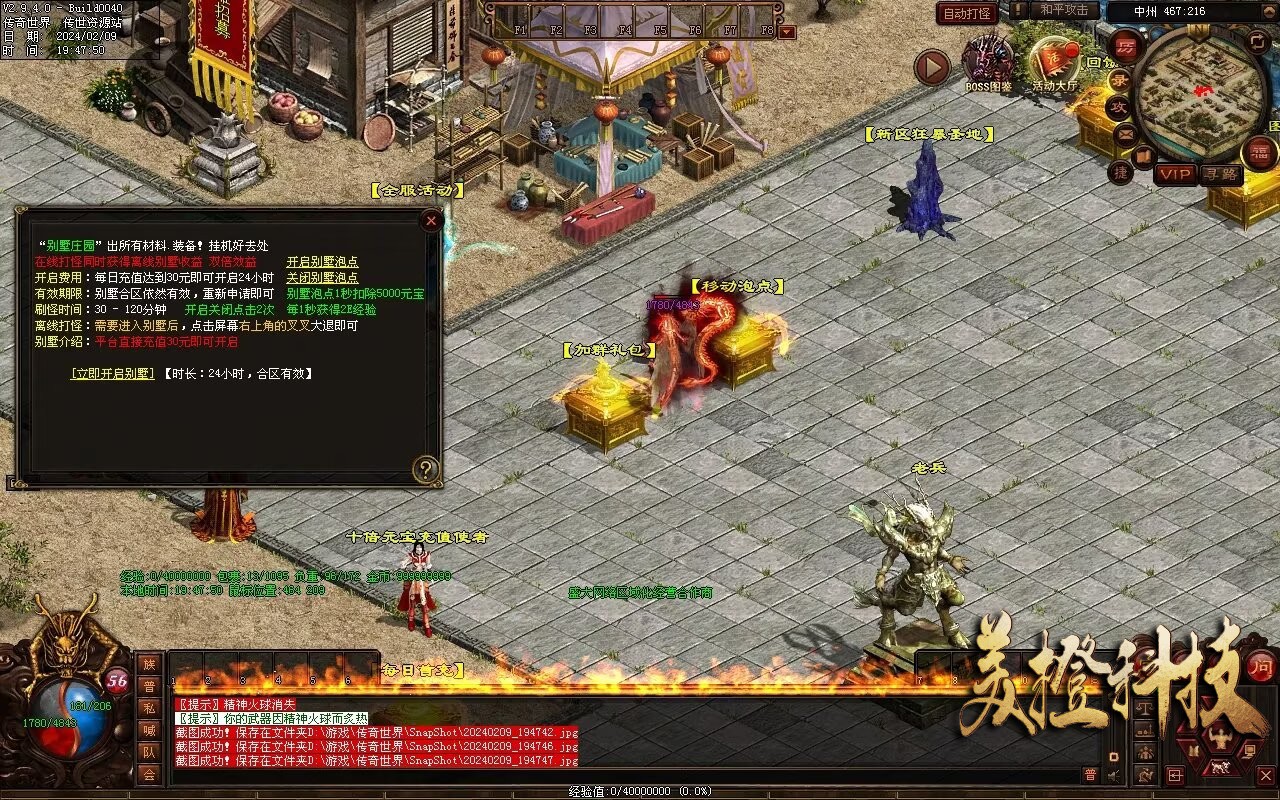1280x800 pixels.
Task: Select 关闭别墅泡点 option
Action: pos(322,278)
